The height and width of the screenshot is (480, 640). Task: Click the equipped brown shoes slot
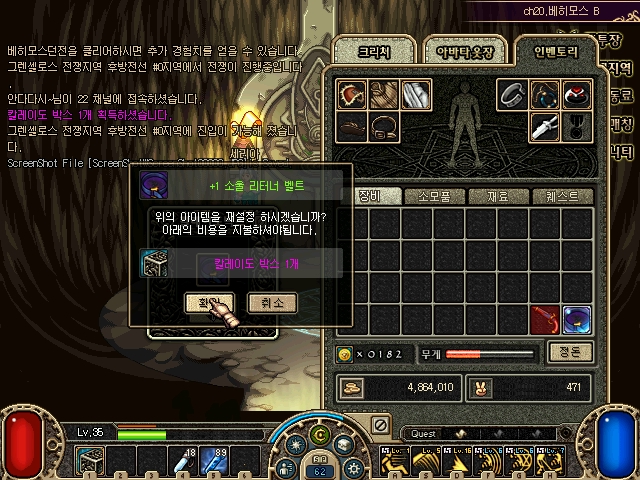[351, 126]
